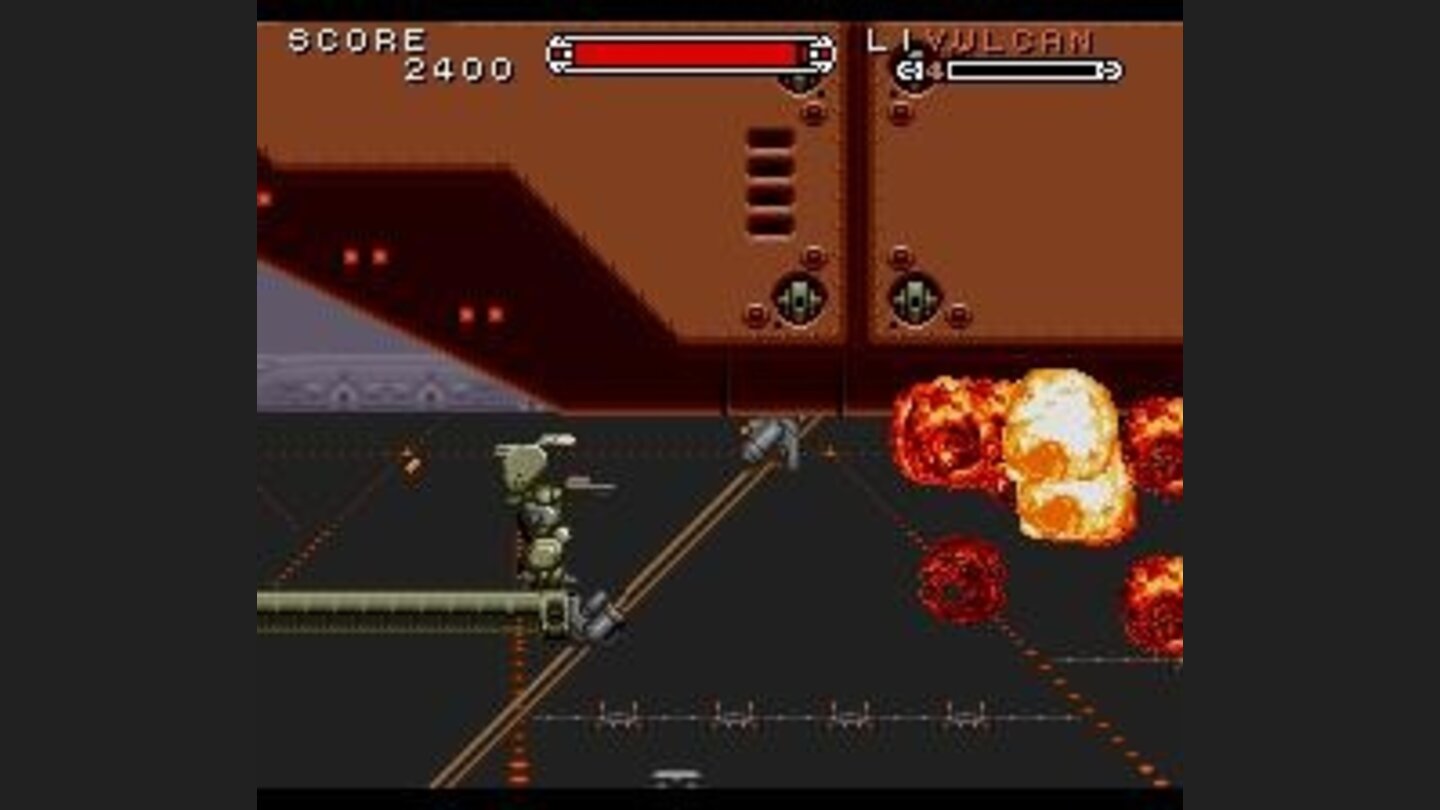Click the horizontal green beam structure

pos(400,602)
